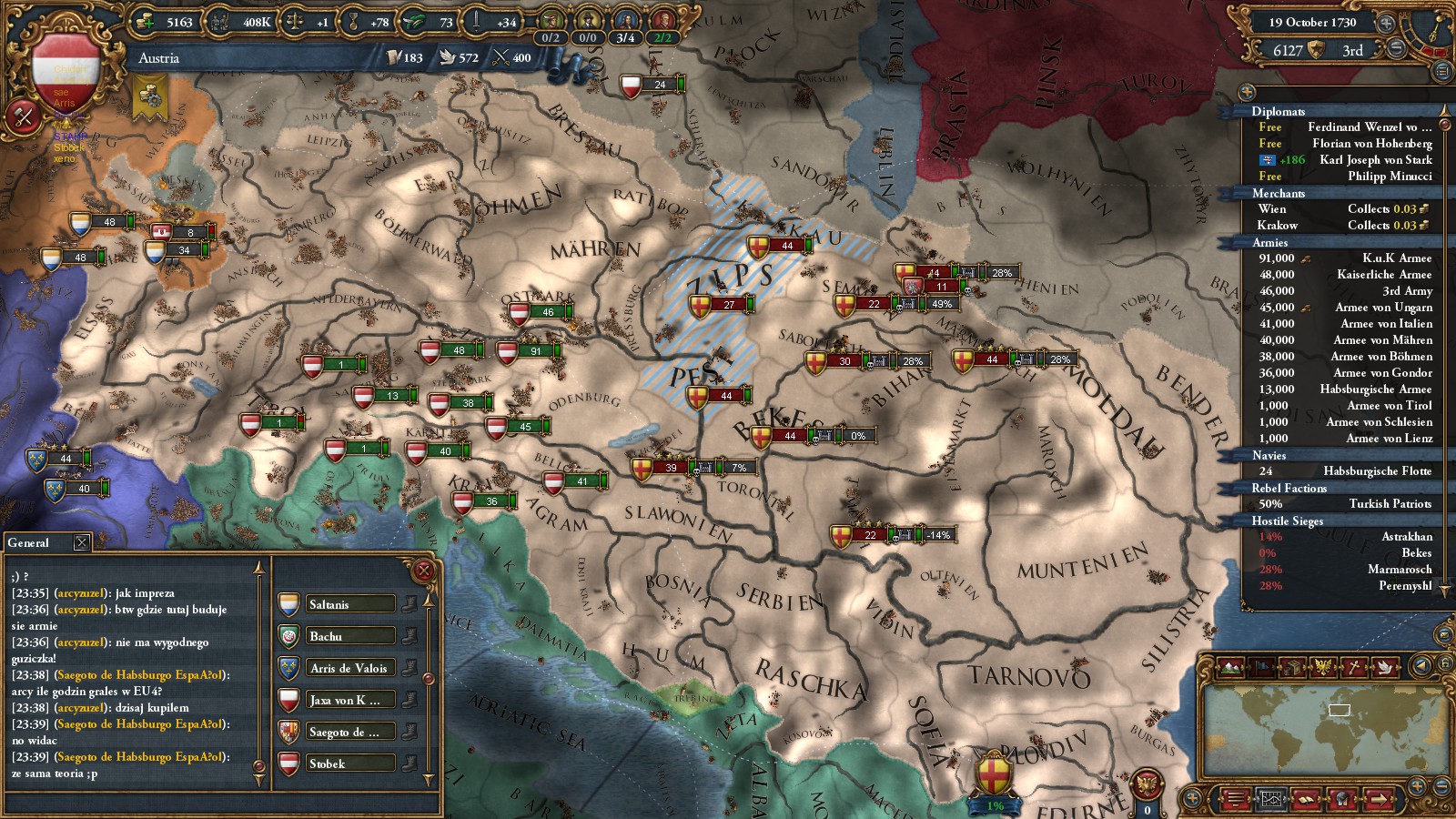Switch to the terrain map mode
This screenshot has width=1456, height=819.
(1230, 667)
